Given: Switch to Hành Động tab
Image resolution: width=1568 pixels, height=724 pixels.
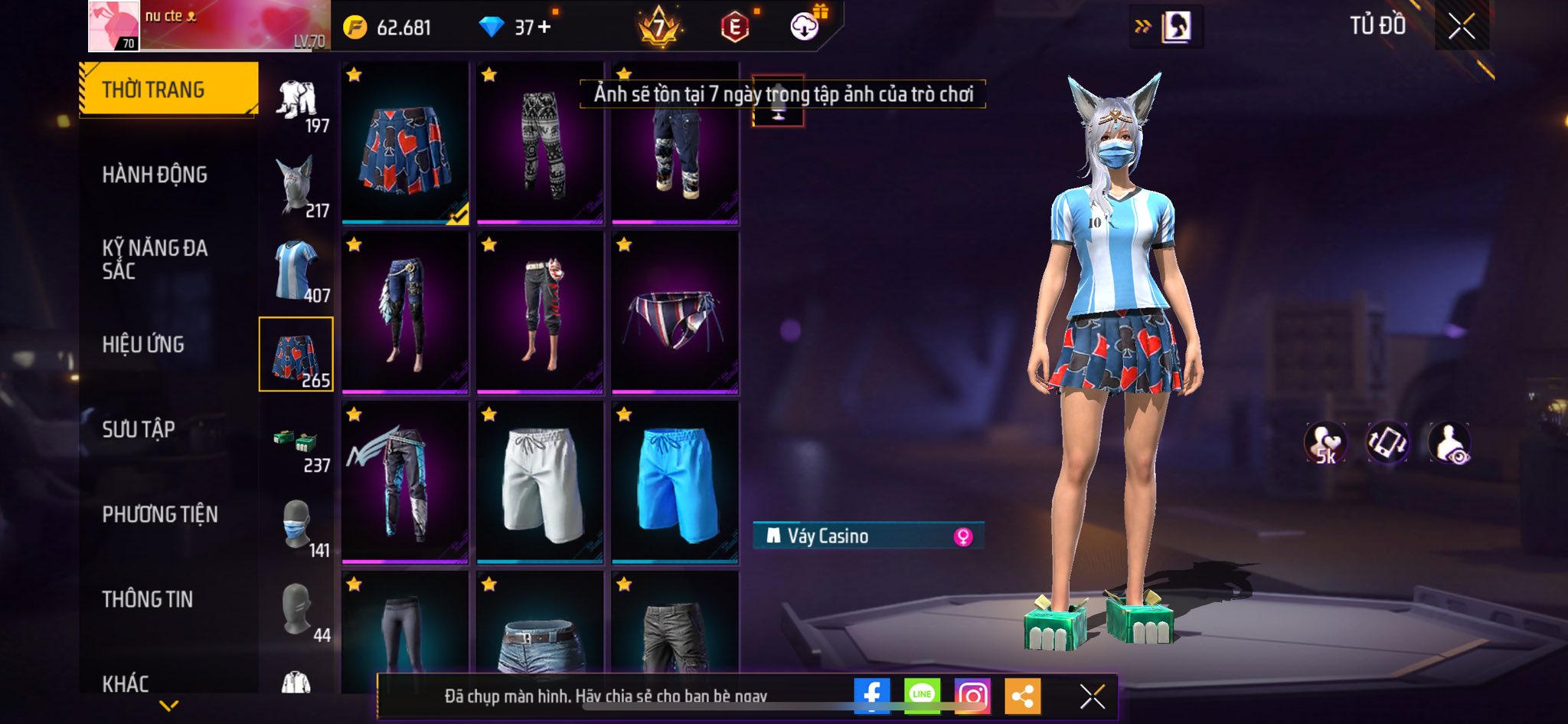Looking at the screenshot, I should click(x=155, y=175).
